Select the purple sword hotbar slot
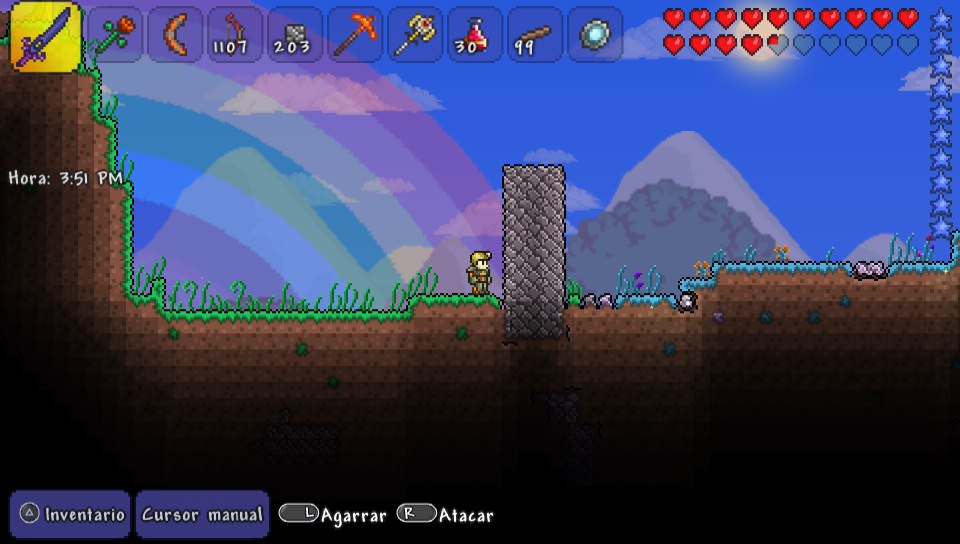The width and height of the screenshot is (960, 544). (46, 35)
